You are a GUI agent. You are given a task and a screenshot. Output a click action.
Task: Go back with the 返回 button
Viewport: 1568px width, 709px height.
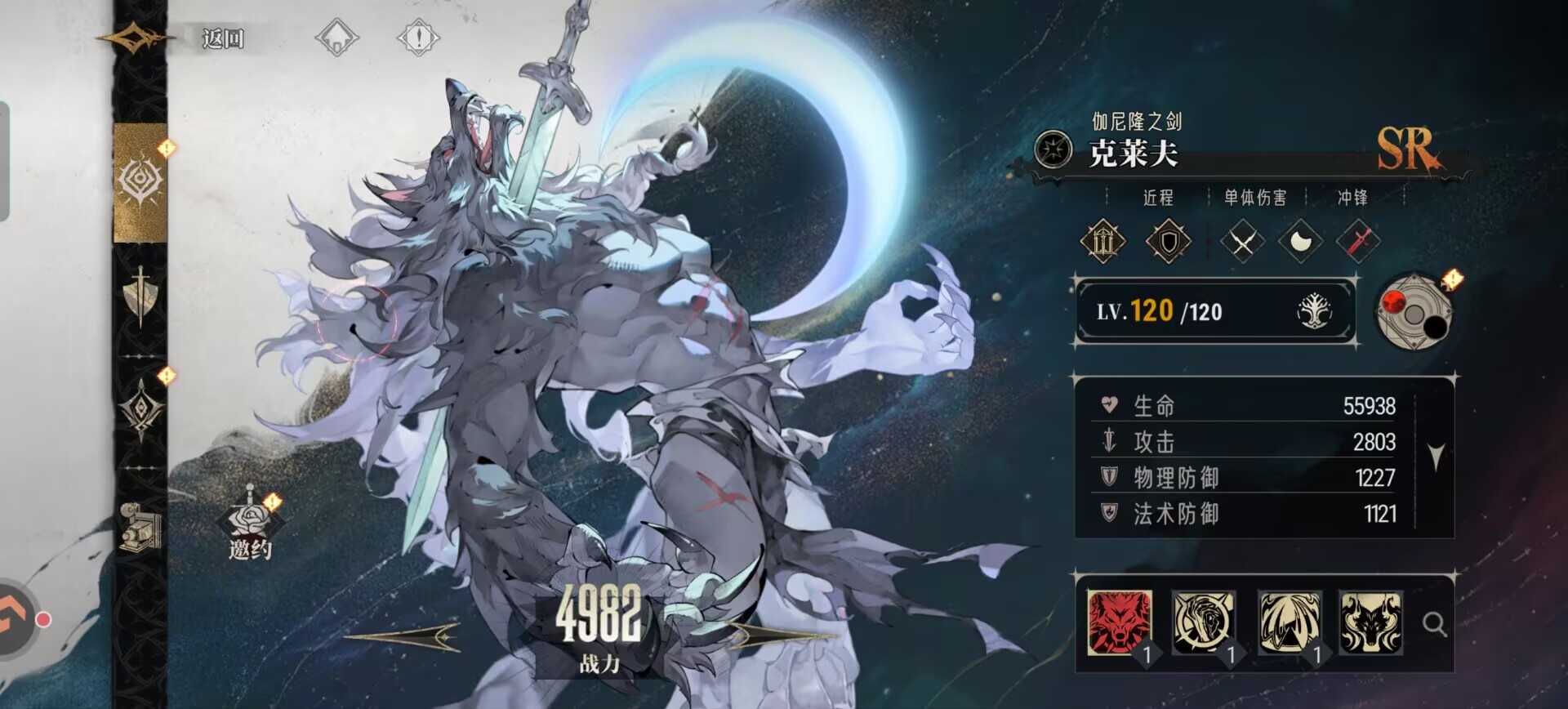(x=222, y=38)
